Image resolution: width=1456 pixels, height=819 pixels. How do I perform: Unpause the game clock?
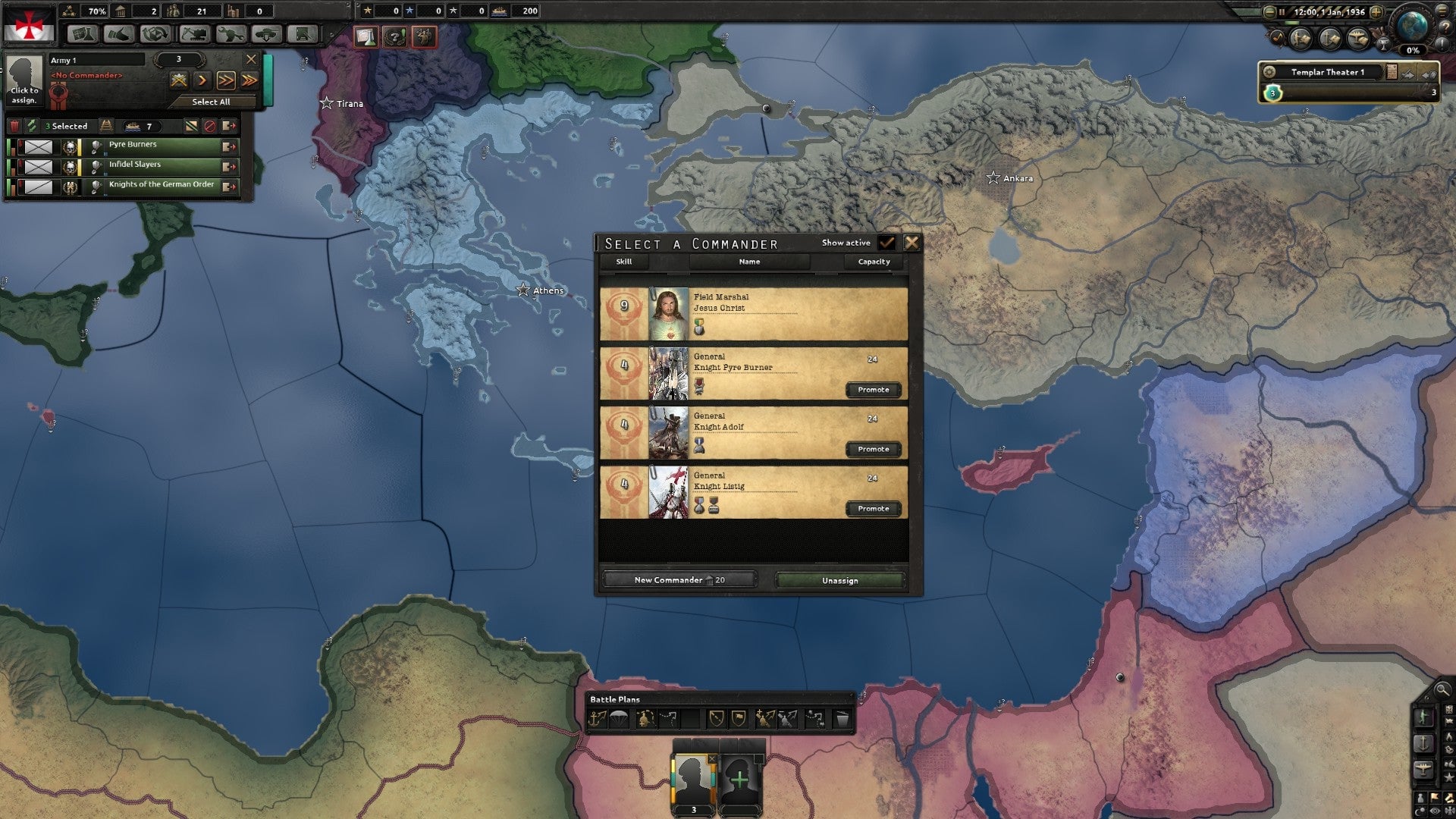[x=1282, y=11]
